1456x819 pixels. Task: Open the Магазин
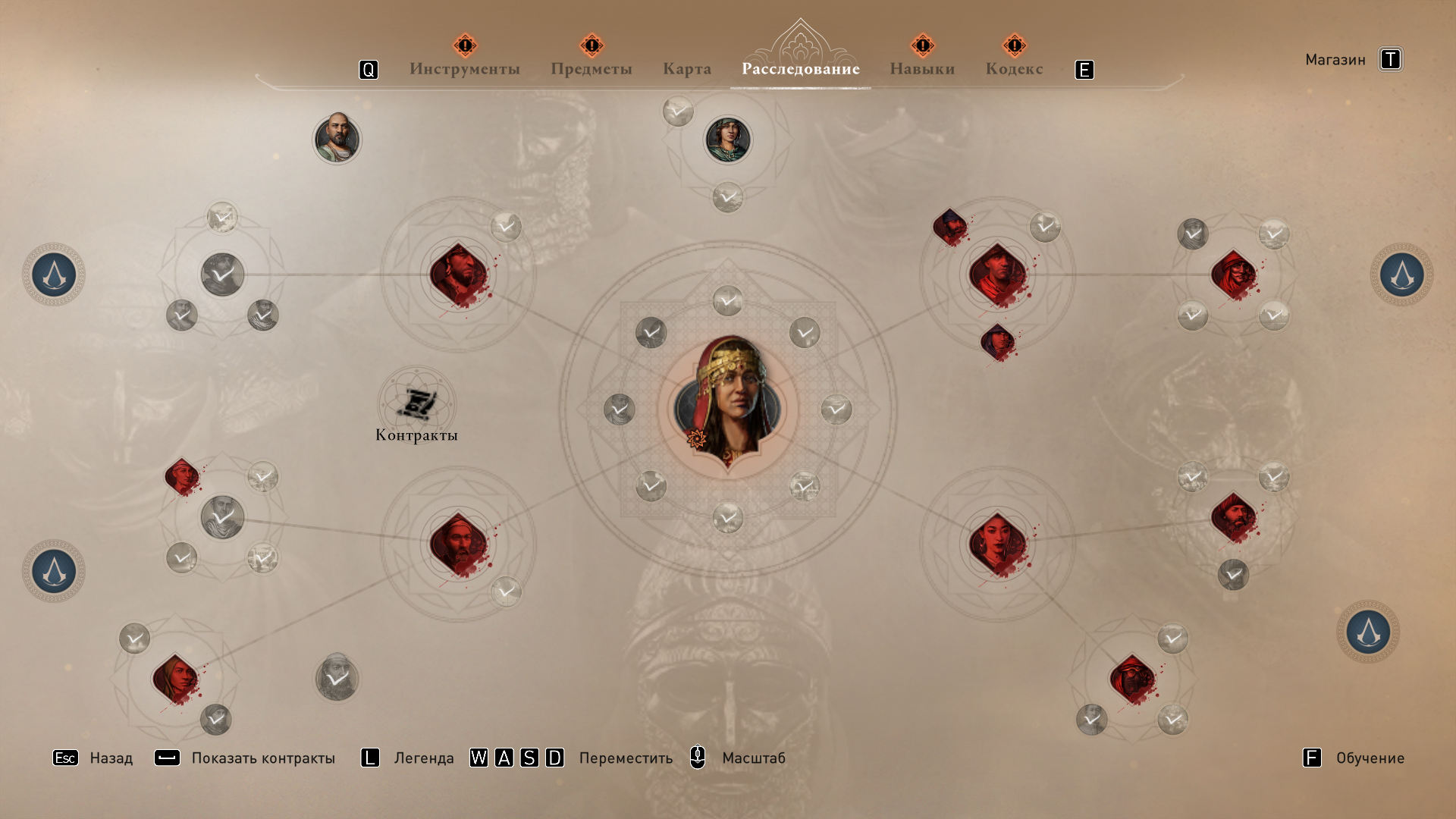click(1335, 58)
